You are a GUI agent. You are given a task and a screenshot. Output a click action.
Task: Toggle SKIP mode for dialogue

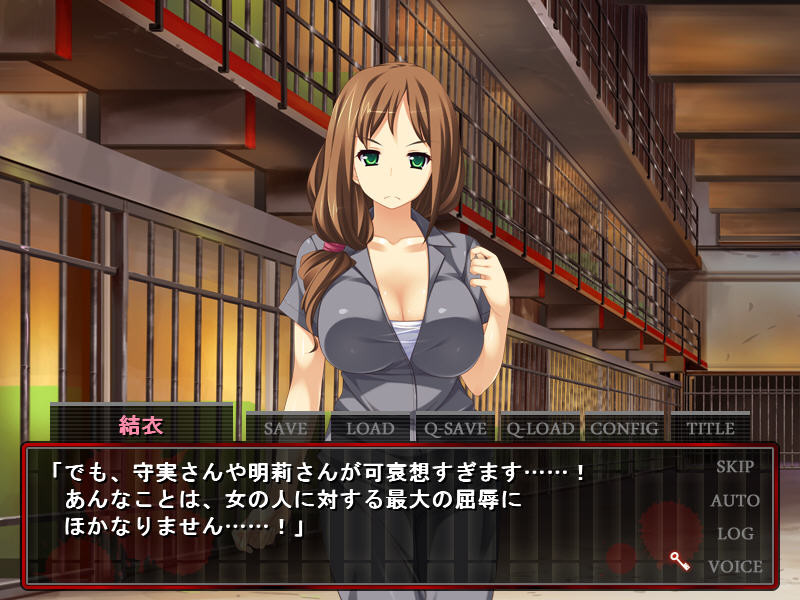click(735, 466)
